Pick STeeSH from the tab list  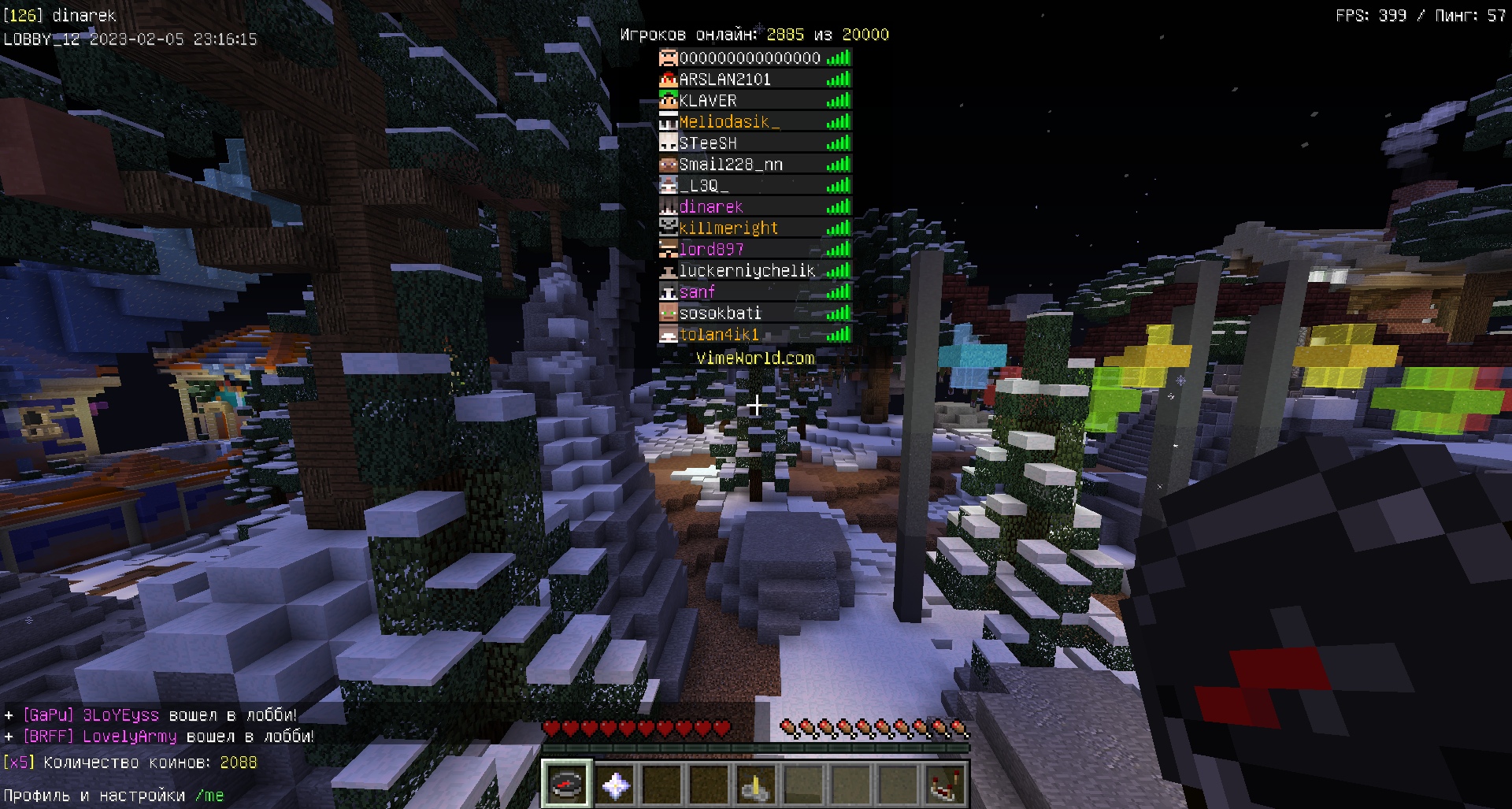point(755,143)
